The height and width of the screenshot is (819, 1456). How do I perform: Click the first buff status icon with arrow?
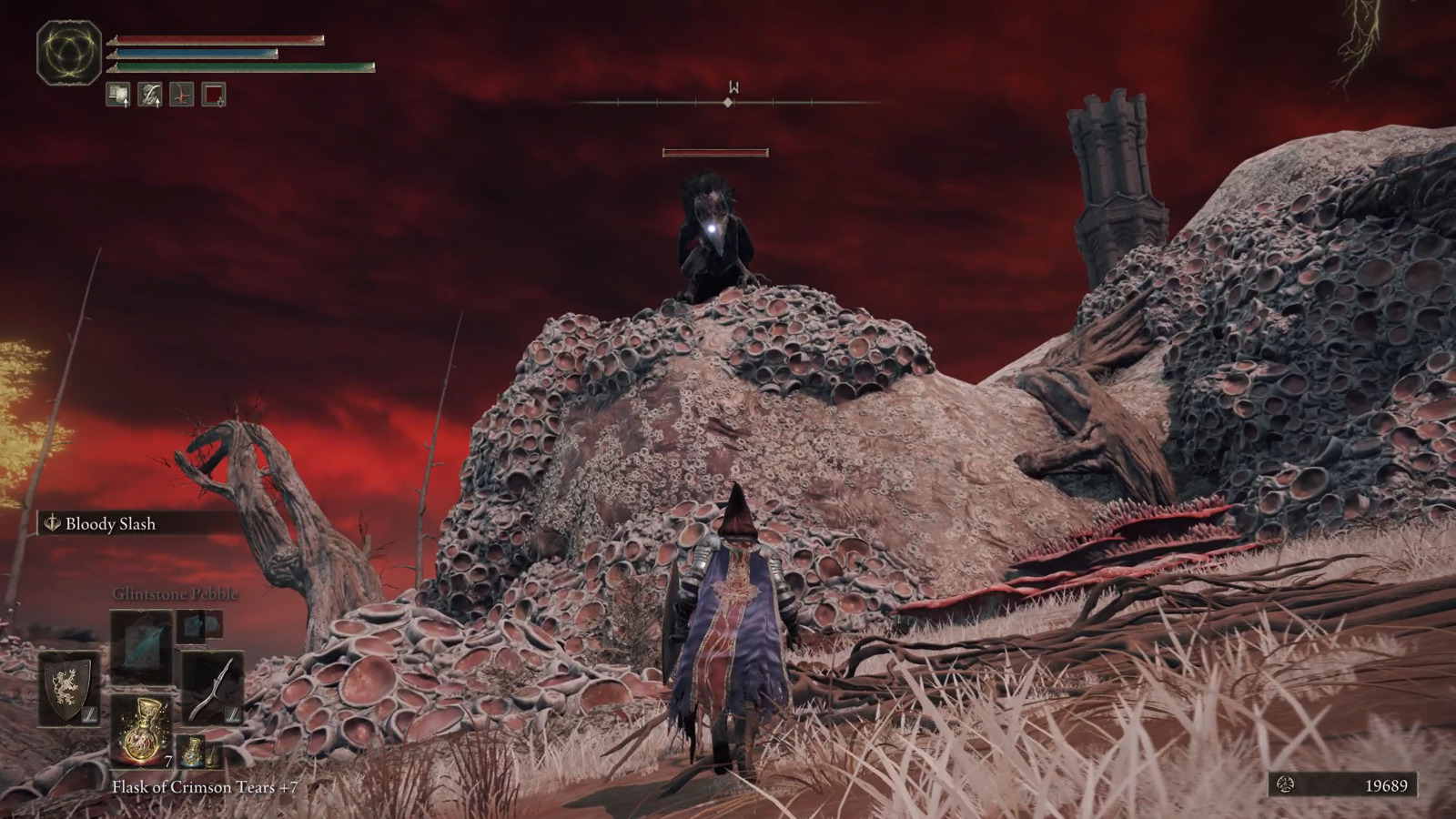[116, 94]
